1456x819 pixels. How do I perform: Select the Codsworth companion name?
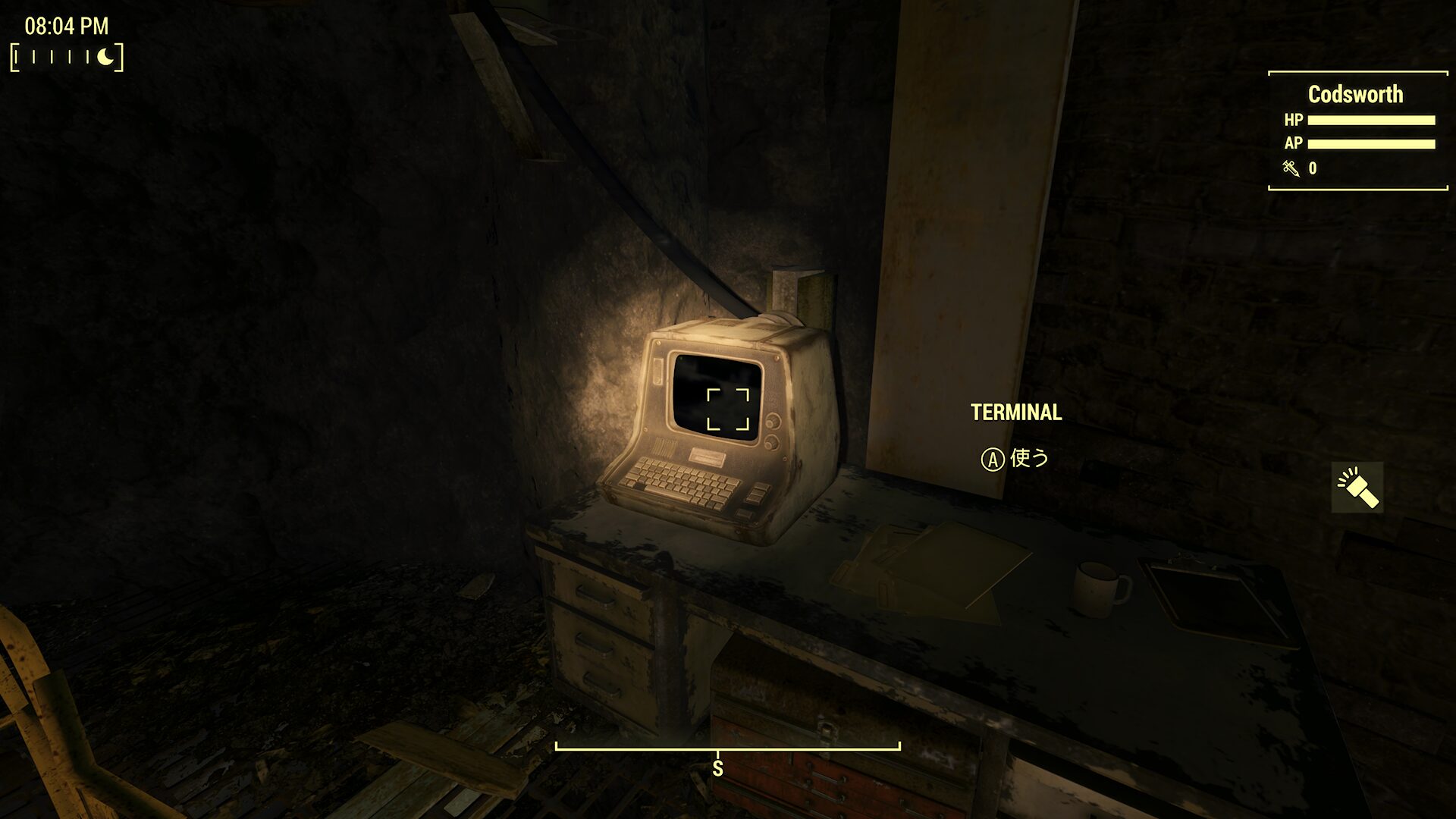[1355, 94]
